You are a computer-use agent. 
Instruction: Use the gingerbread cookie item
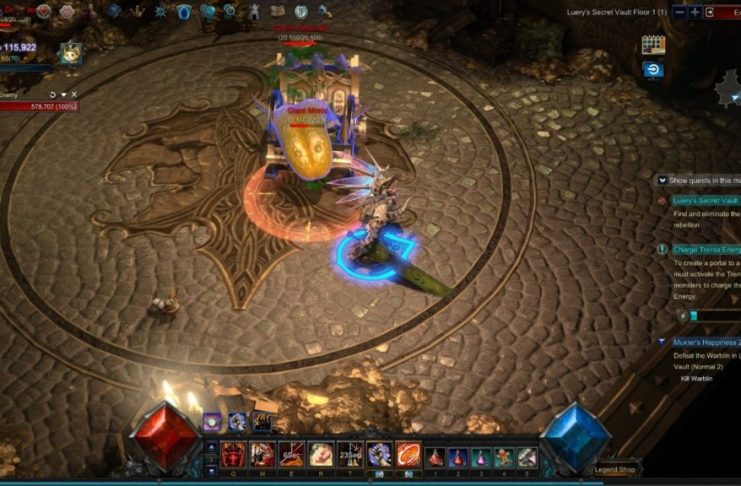504,457
